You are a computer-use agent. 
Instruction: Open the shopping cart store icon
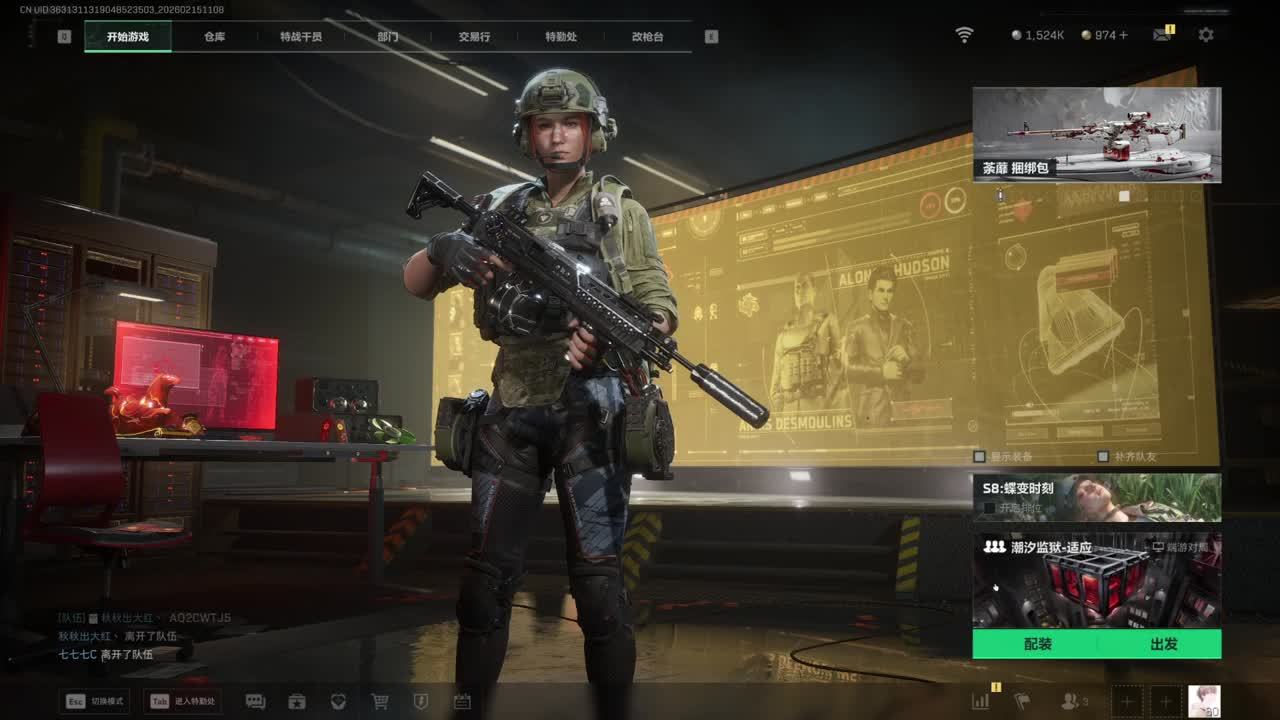pyautogui.click(x=380, y=702)
